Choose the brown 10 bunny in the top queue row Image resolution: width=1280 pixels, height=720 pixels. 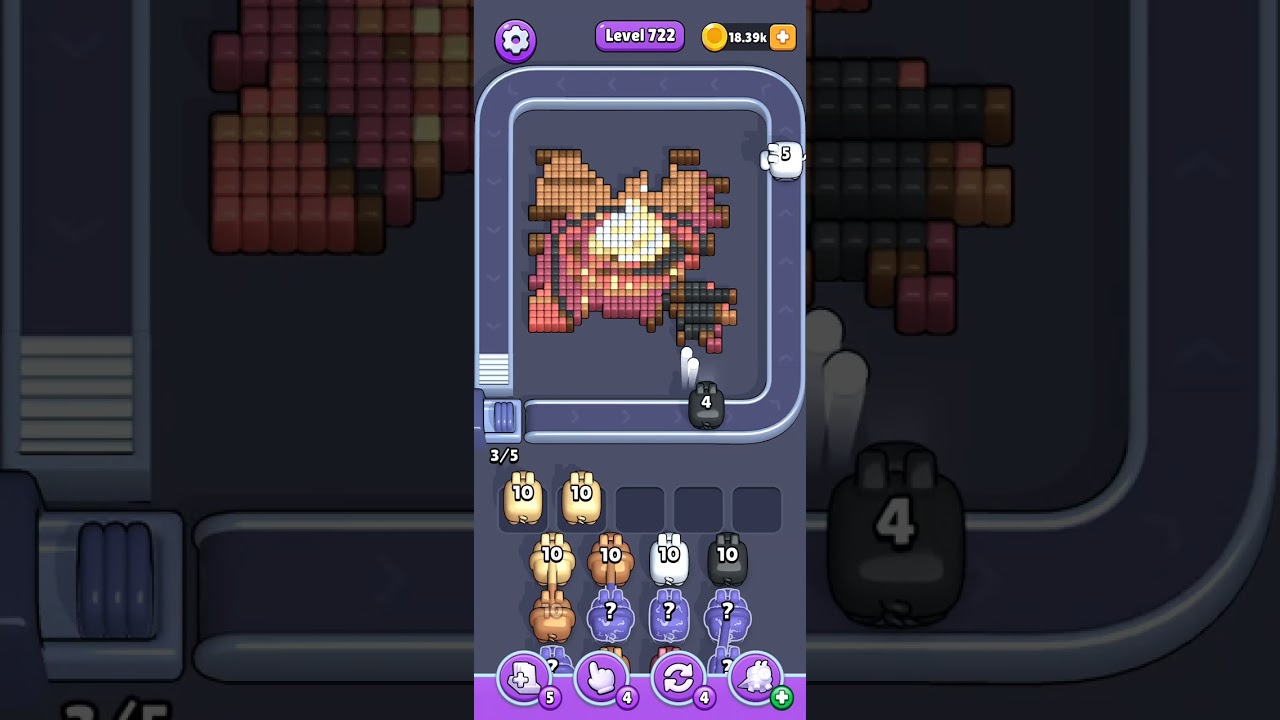pos(611,561)
